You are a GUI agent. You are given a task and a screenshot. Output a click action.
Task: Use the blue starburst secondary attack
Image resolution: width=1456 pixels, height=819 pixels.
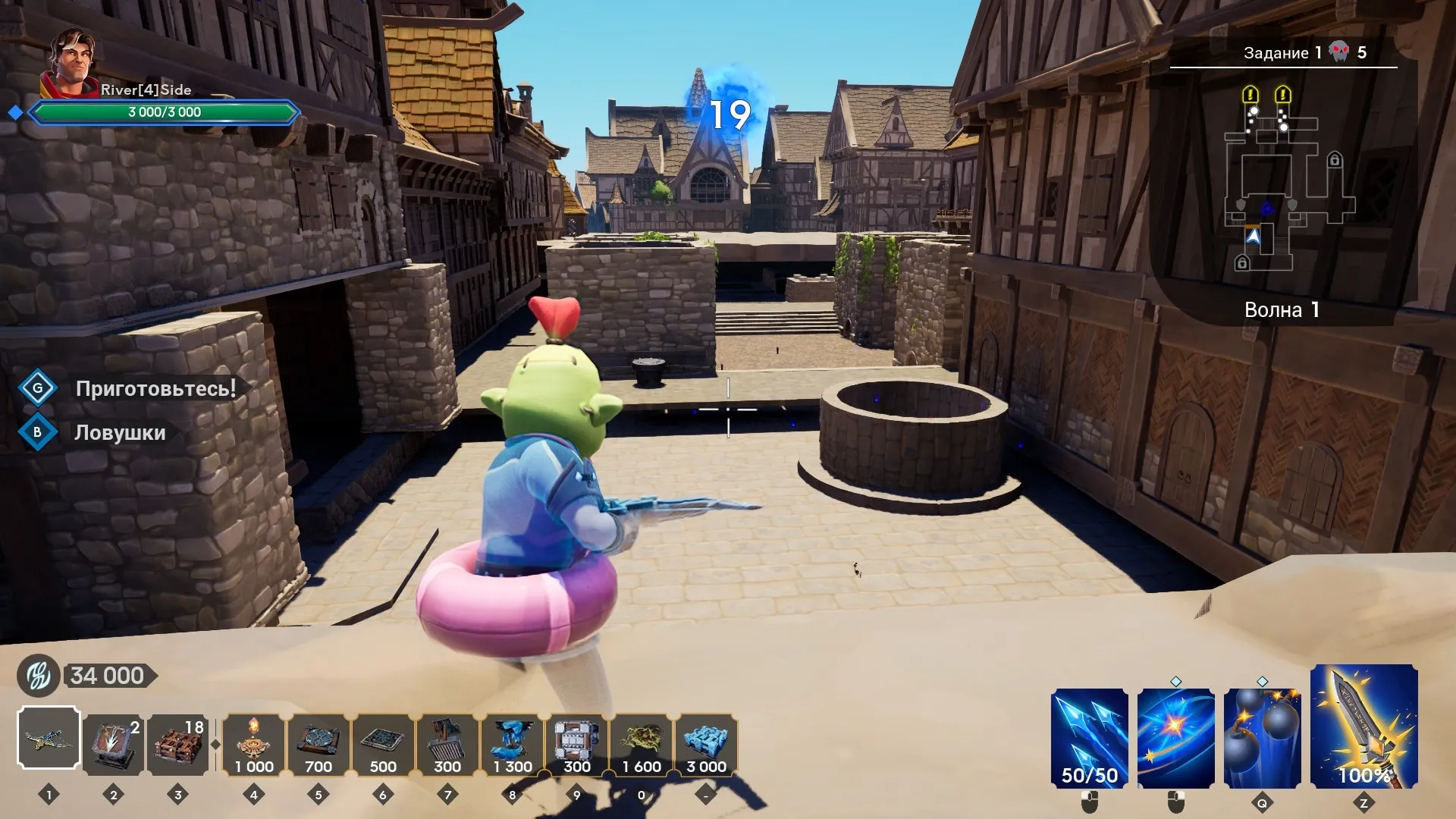pyautogui.click(x=1175, y=738)
